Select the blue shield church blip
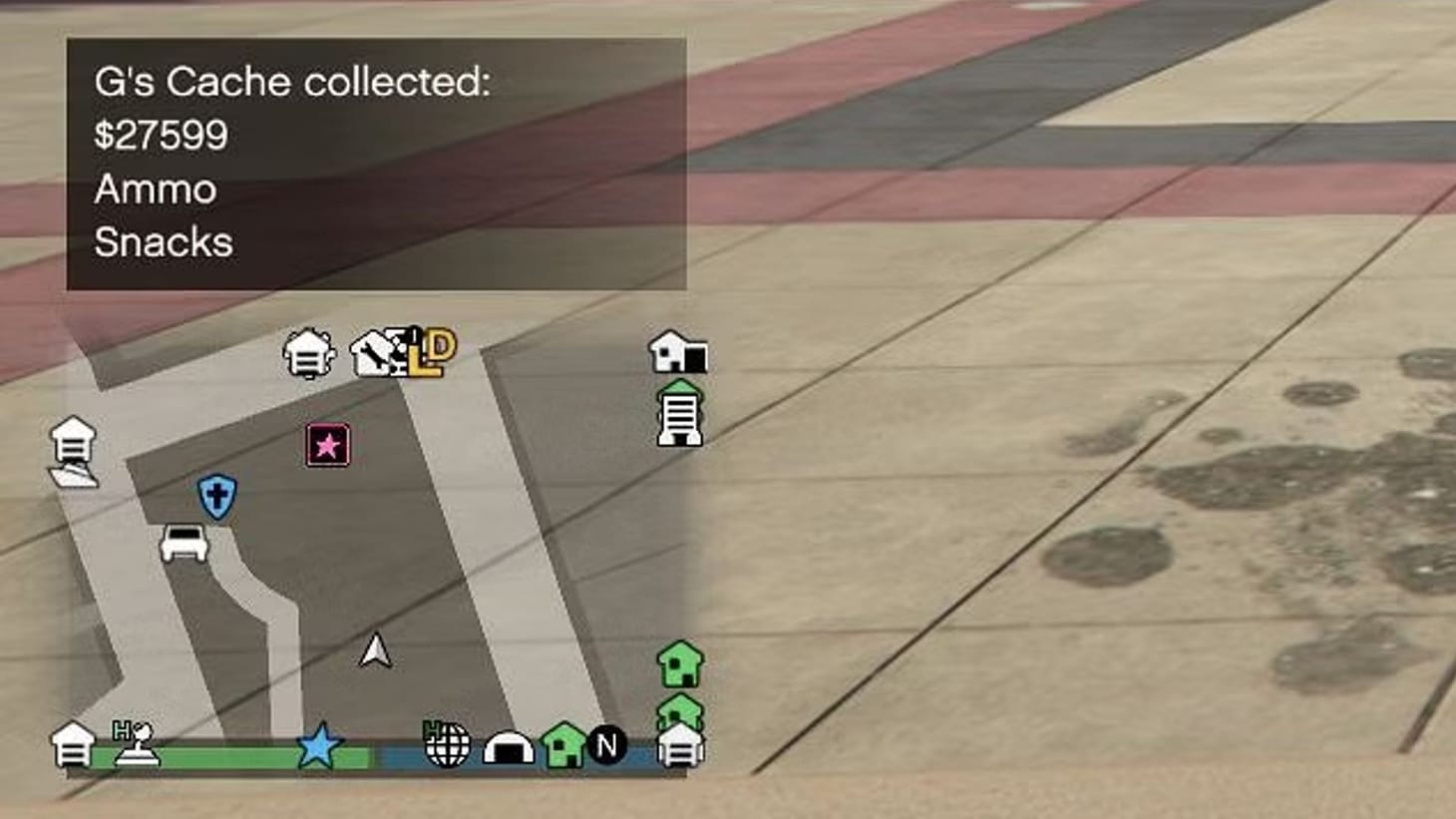Image resolution: width=1456 pixels, height=819 pixels. point(215,495)
